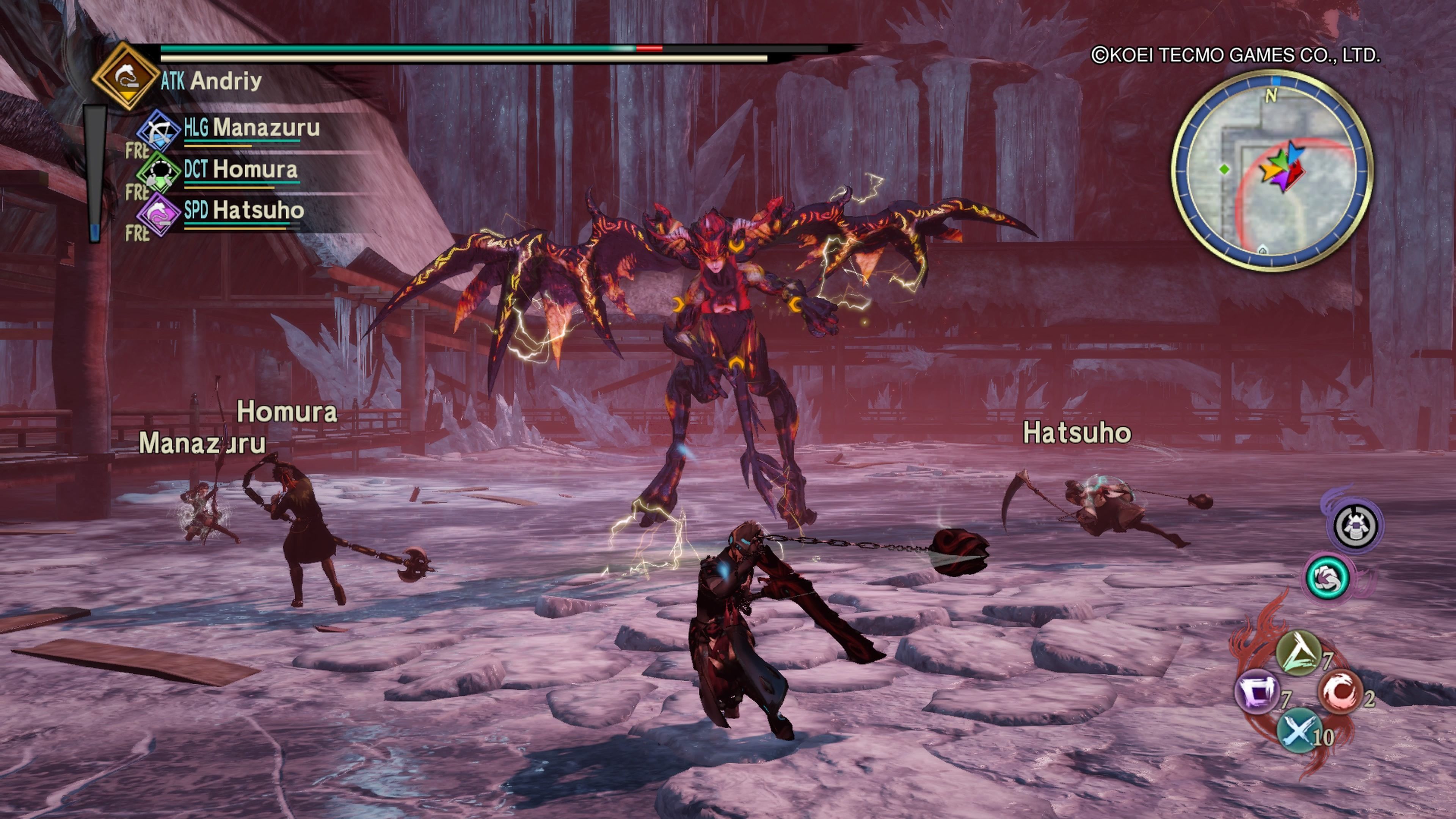This screenshot has height=819, width=1456.
Task: Use the purple square skill icon
Action: pos(1257,692)
